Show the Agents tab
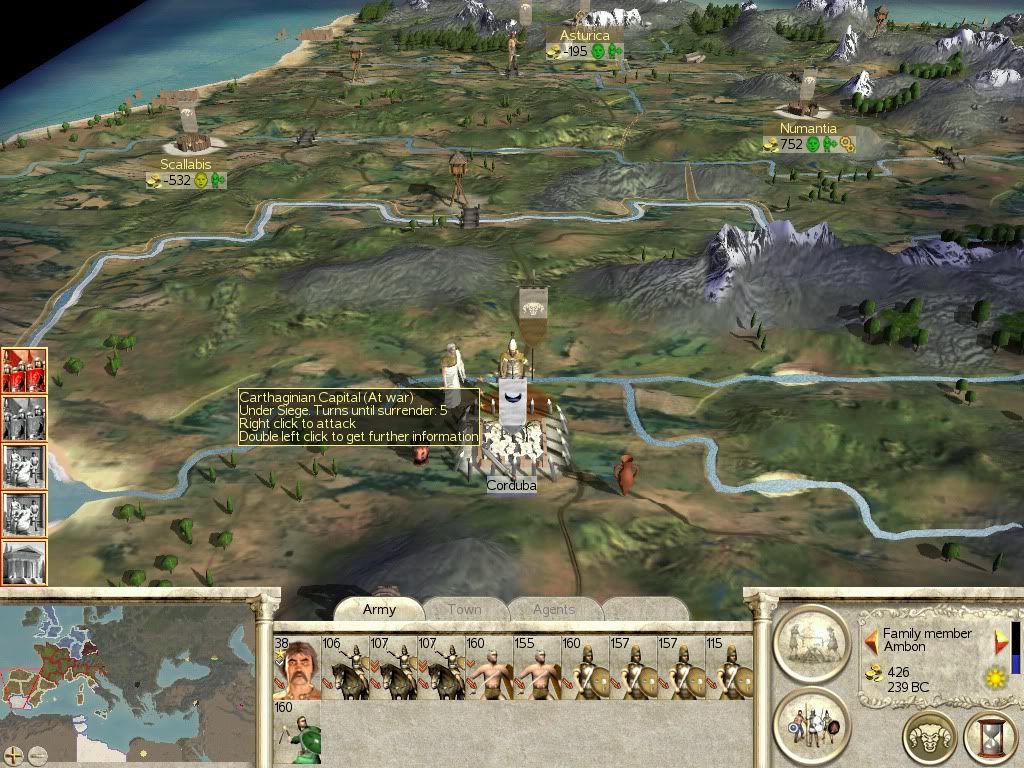Screen dimensions: 1024x768 [554, 609]
